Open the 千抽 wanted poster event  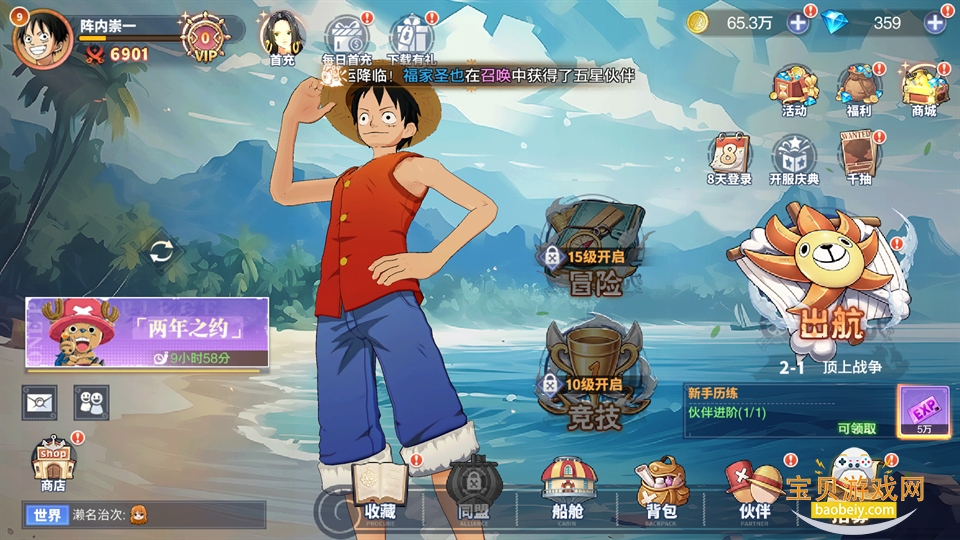pyautogui.click(x=859, y=159)
